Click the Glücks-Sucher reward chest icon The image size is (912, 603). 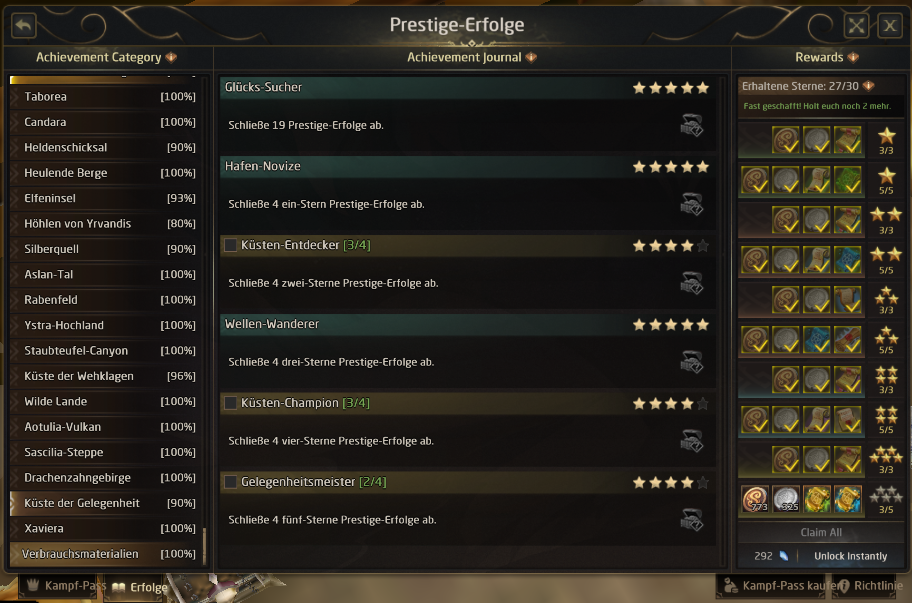click(x=691, y=125)
